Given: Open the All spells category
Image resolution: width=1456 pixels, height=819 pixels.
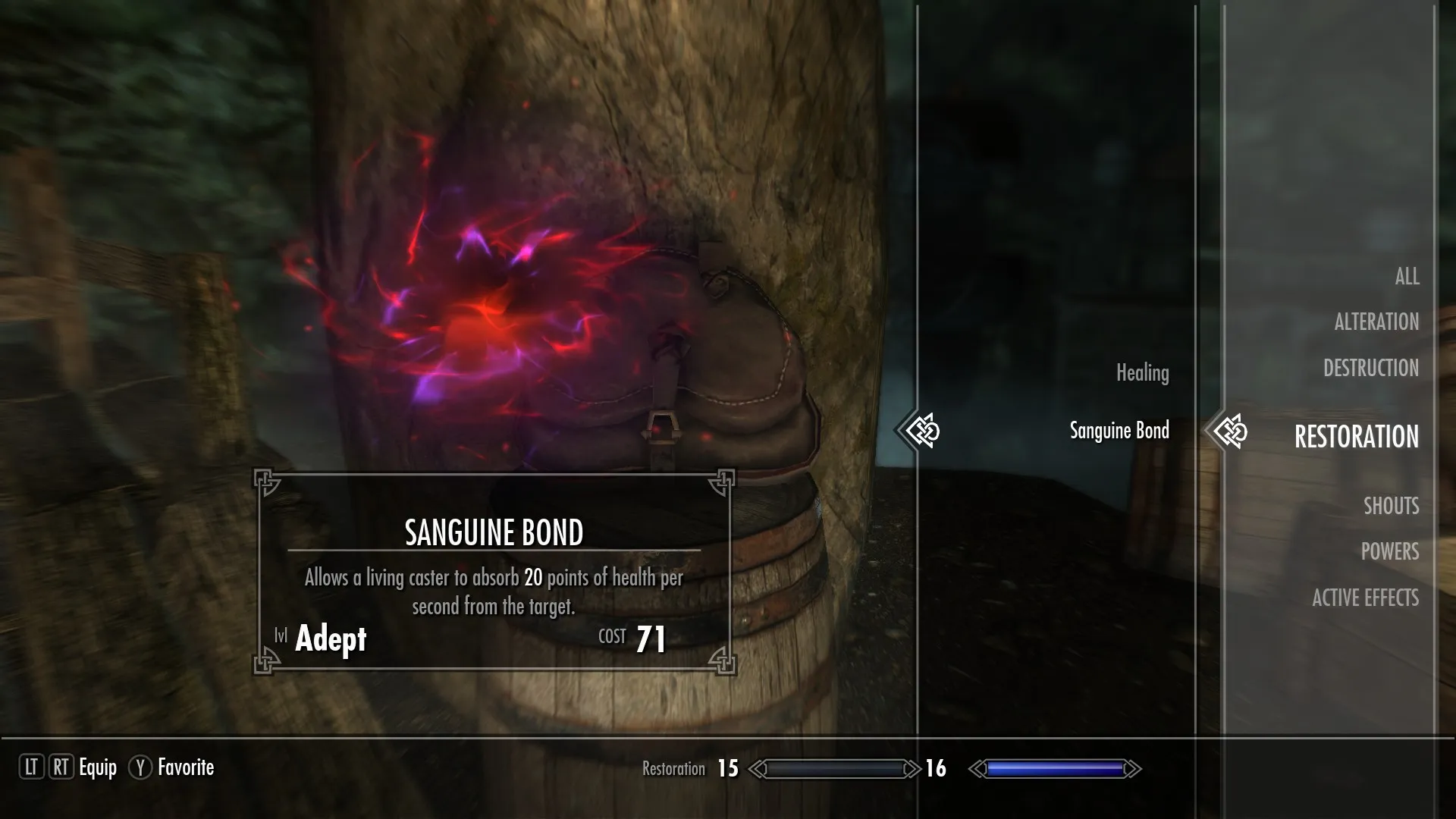Looking at the screenshot, I should pyautogui.click(x=1407, y=277).
